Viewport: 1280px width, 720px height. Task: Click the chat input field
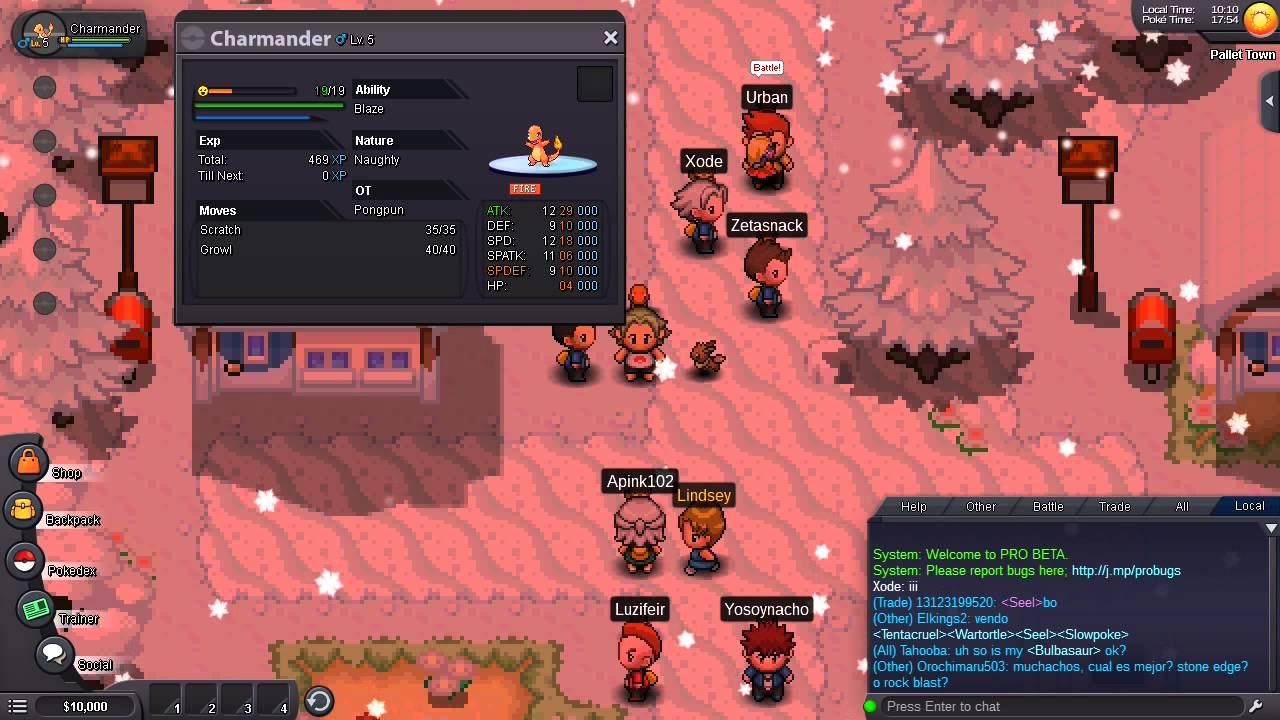coord(1060,706)
